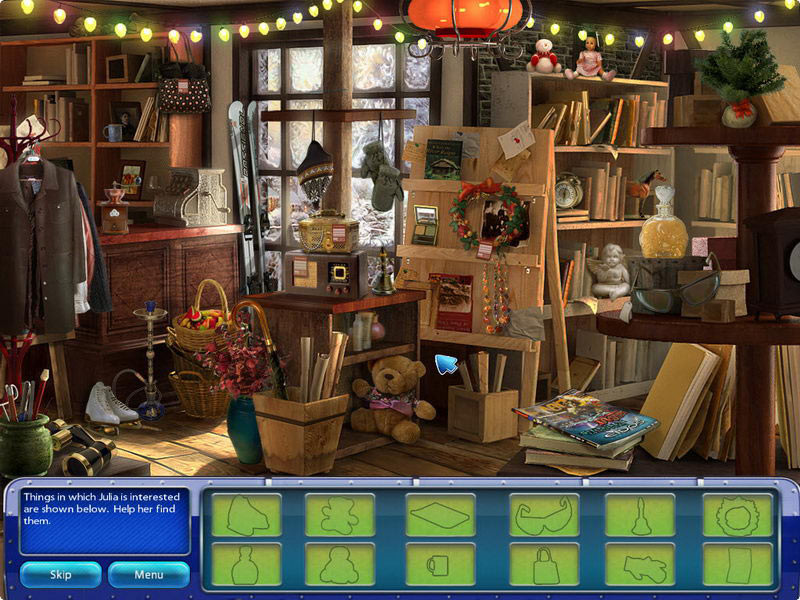800x600 pixels.
Task: Pick the hand bell silhouette slot
Action: click(639, 515)
